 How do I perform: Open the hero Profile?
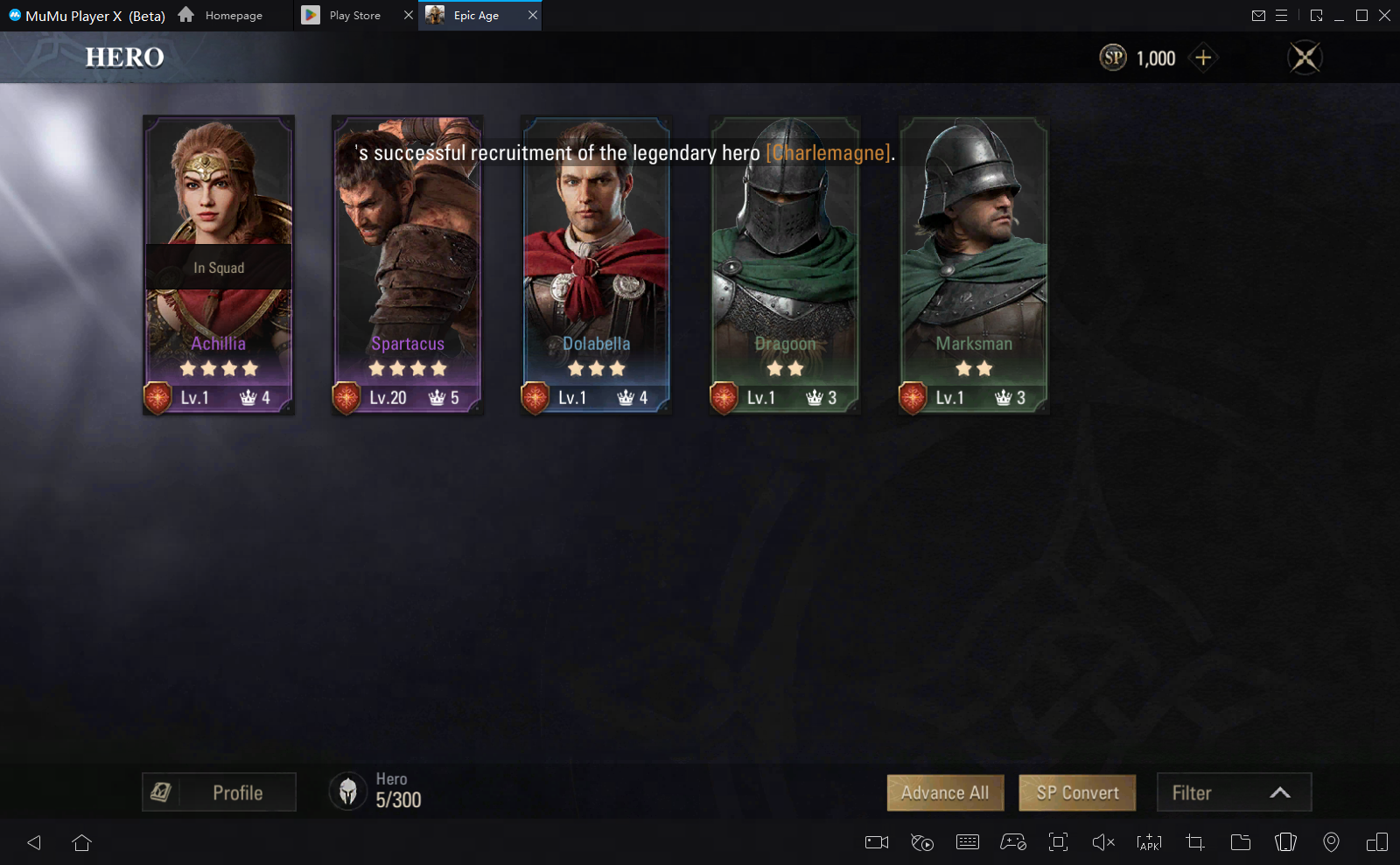click(x=219, y=792)
